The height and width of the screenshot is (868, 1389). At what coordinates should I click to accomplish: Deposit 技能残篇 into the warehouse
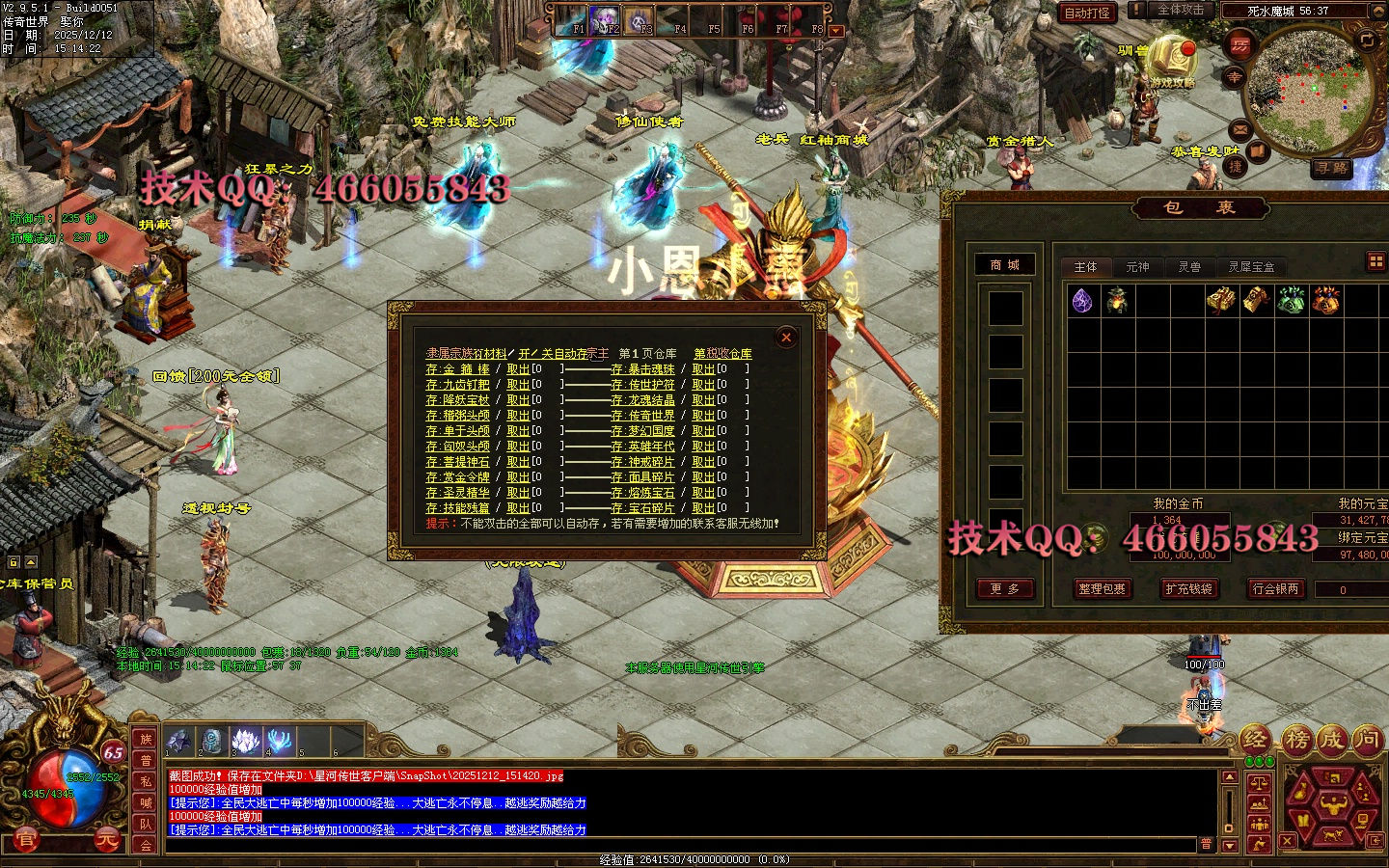pos(458,507)
